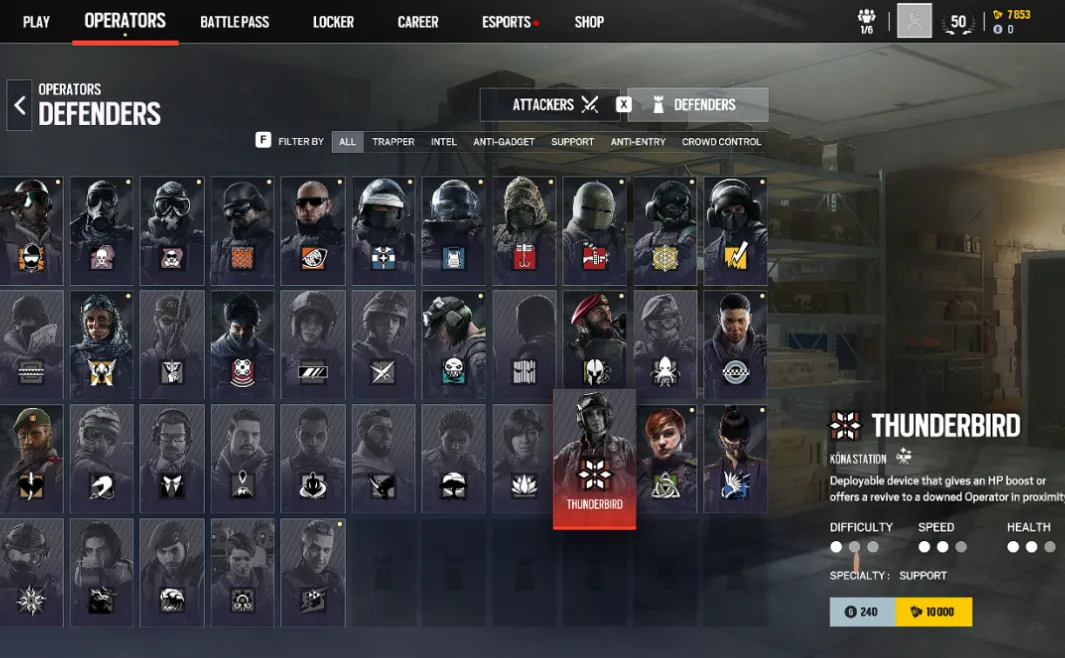Buy Thunderbird for 240 R6 credits
1065x658 pixels.
click(x=862, y=612)
